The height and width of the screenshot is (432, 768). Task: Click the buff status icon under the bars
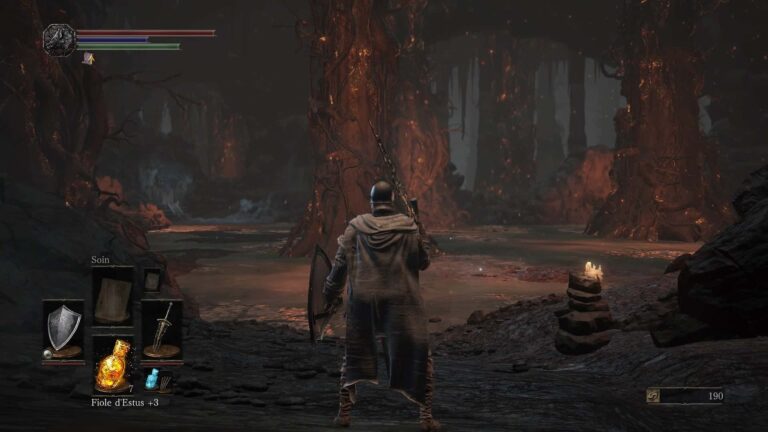[88, 59]
